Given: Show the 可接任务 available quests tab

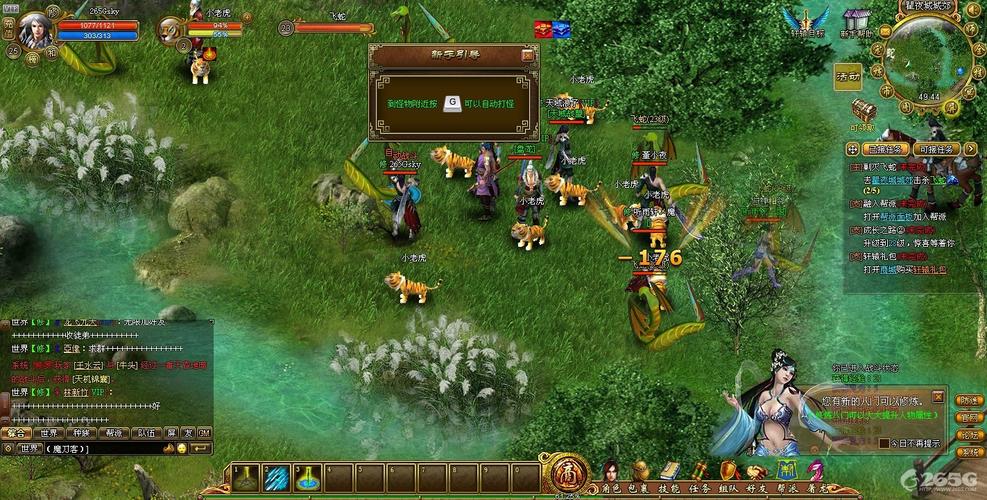Looking at the screenshot, I should pyautogui.click(x=937, y=149).
